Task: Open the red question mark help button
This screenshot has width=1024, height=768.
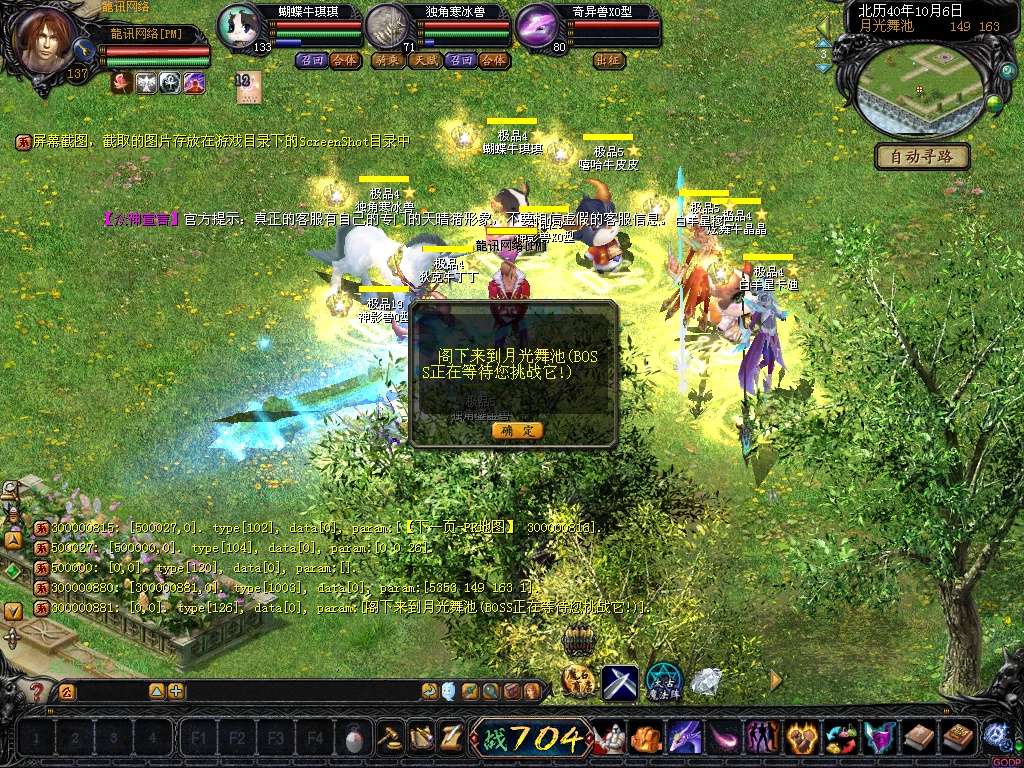Action: click(x=38, y=691)
